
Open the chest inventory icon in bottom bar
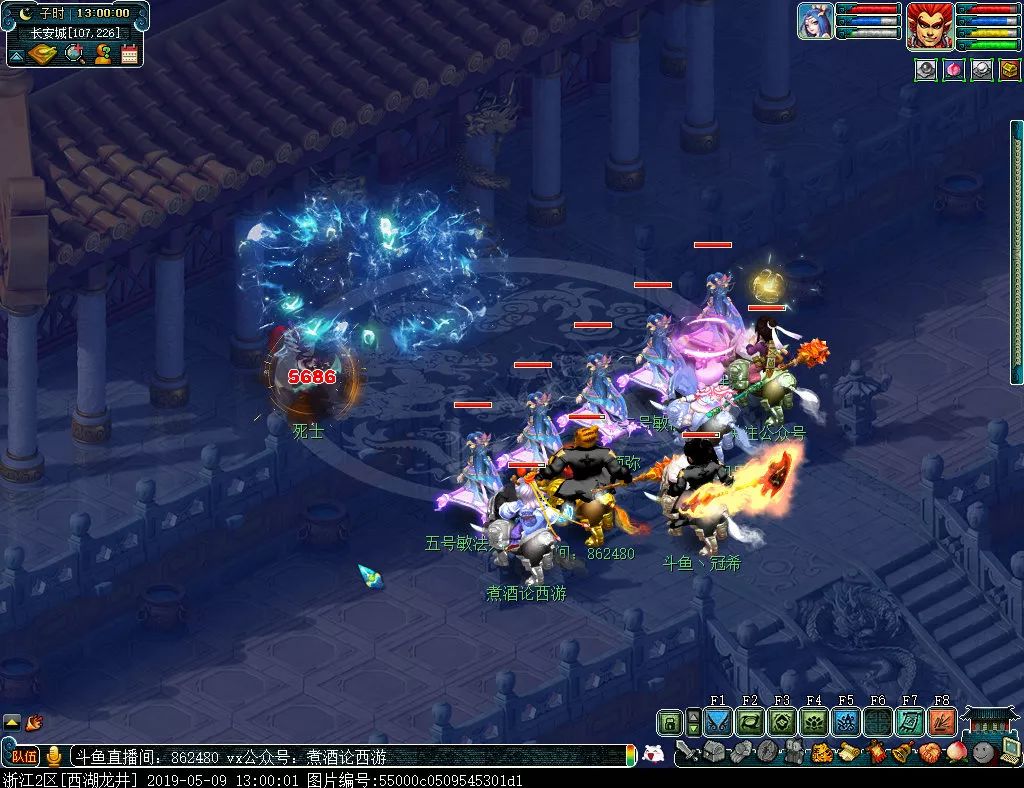(x=715, y=752)
